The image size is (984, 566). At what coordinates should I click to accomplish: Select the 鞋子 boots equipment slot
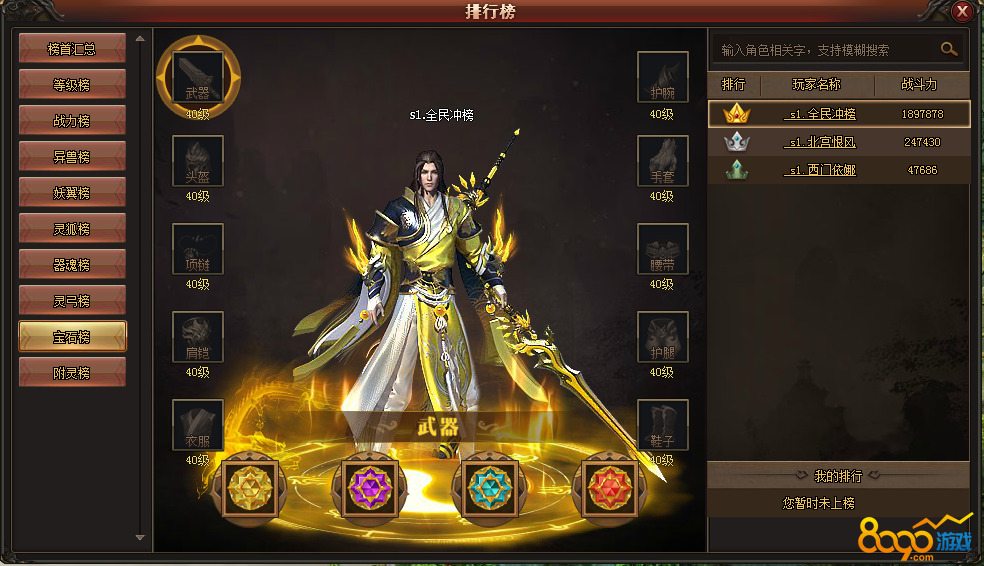point(662,424)
